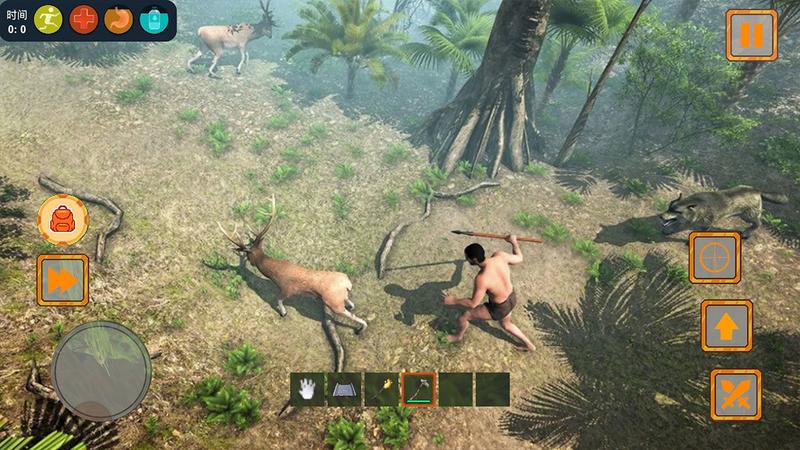Tap the running-man stamina icon
800x450 pixels.
[x=48, y=19]
